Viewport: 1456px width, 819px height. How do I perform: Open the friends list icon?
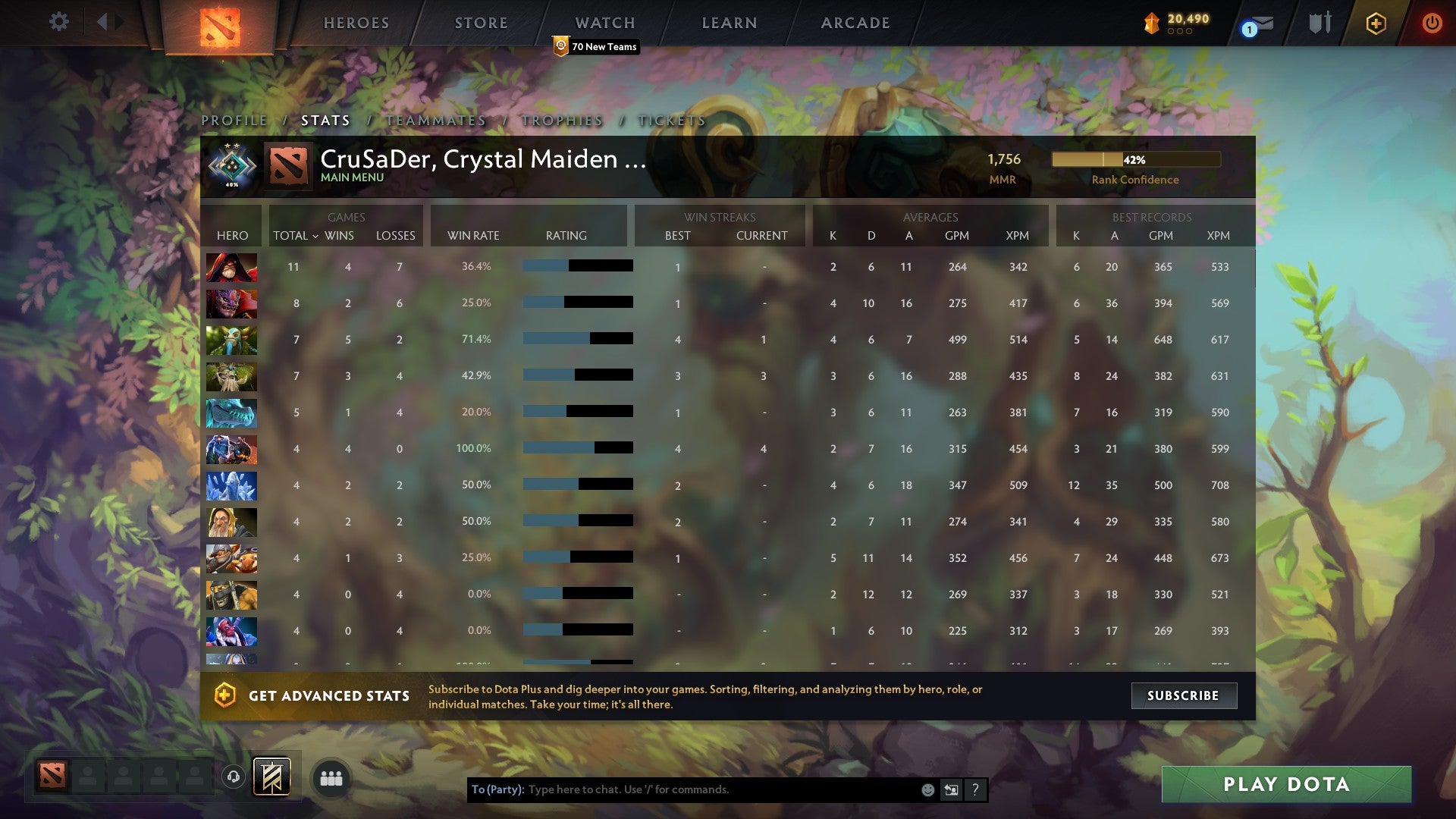(331, 778)
